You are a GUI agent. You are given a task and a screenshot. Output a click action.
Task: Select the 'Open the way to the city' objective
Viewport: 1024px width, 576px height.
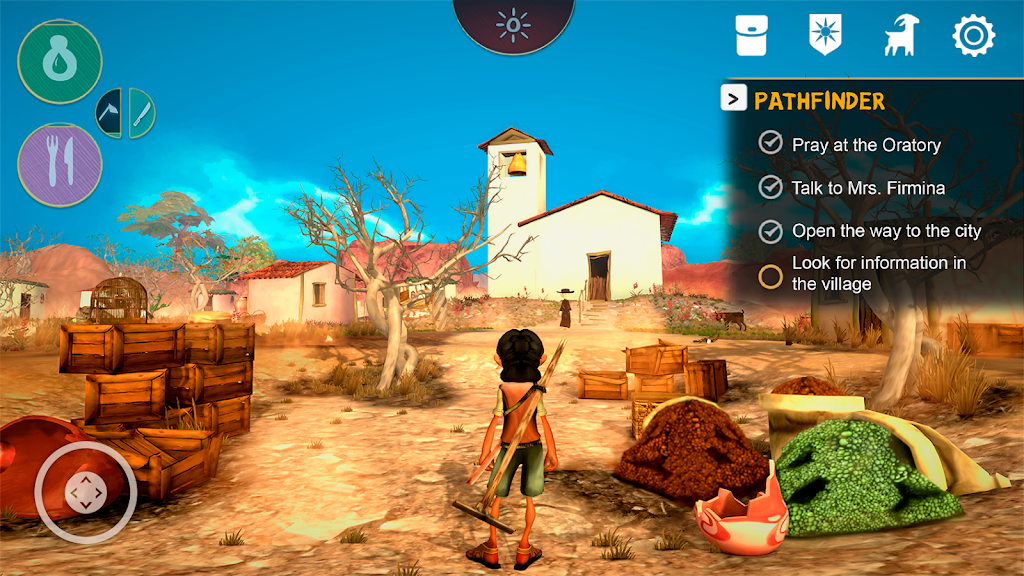point(886,231)
